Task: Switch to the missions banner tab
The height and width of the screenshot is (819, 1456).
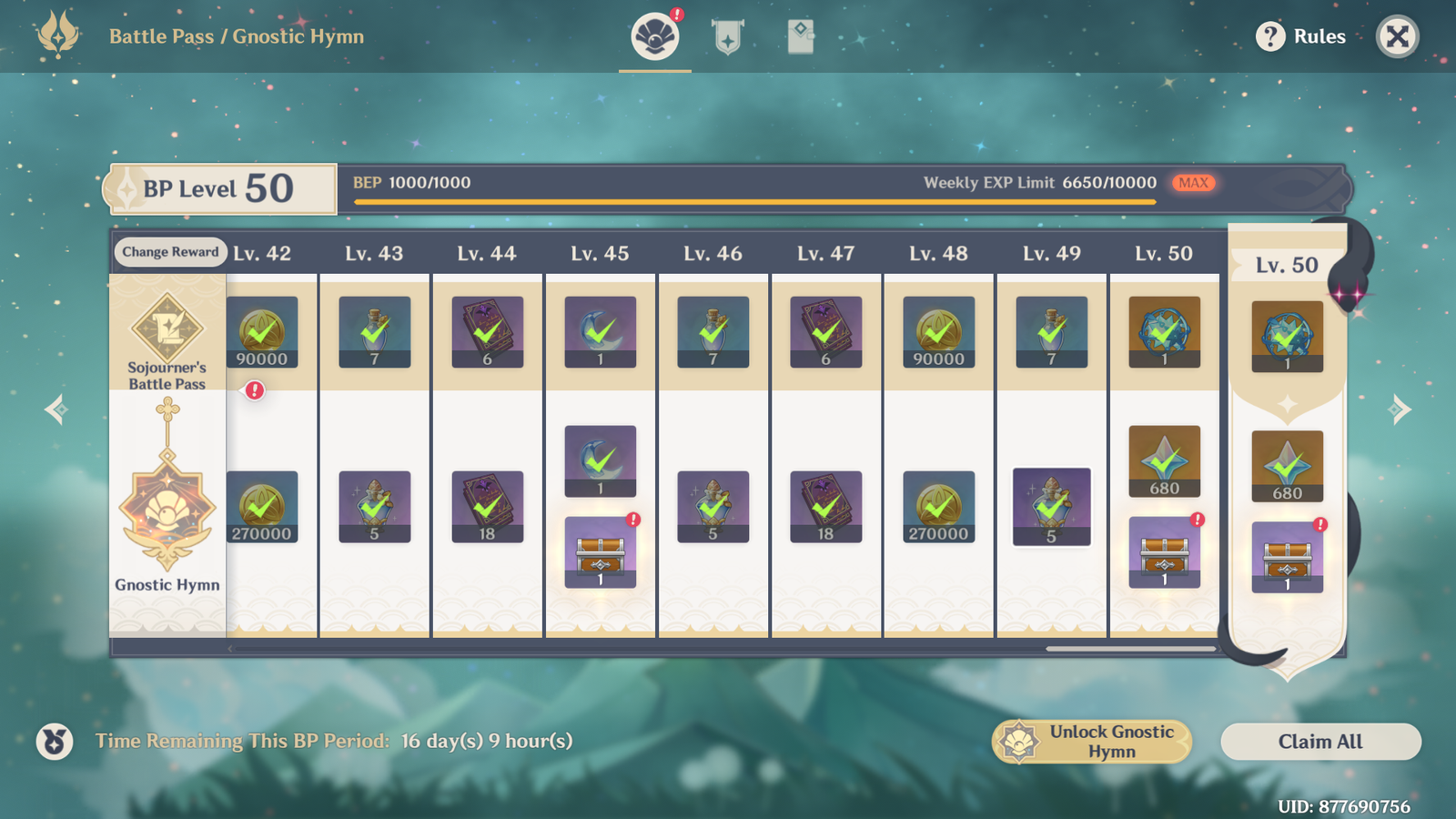Action: [728, 38]
